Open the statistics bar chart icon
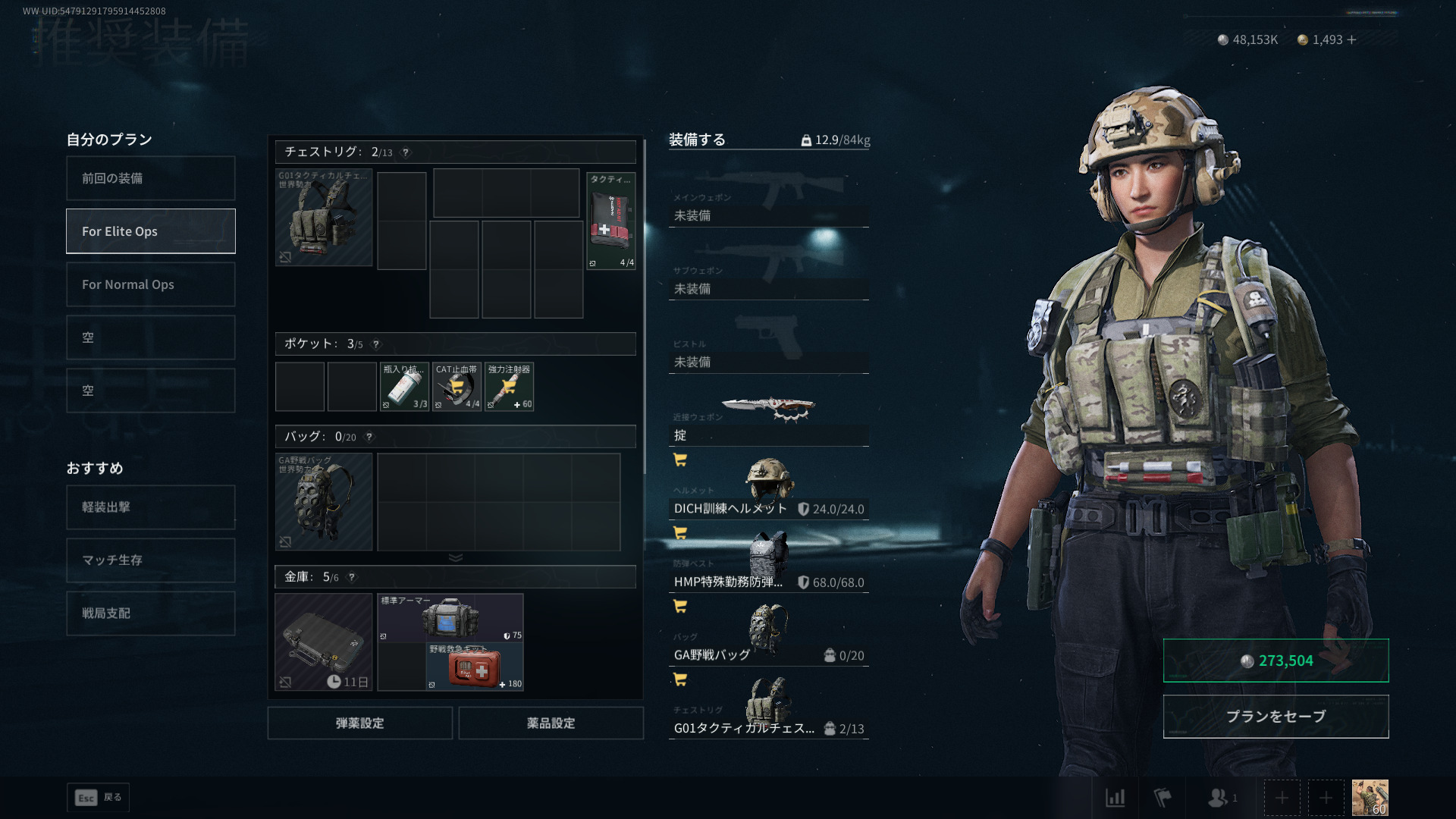1456x819 pixels. click(1115, 798)
